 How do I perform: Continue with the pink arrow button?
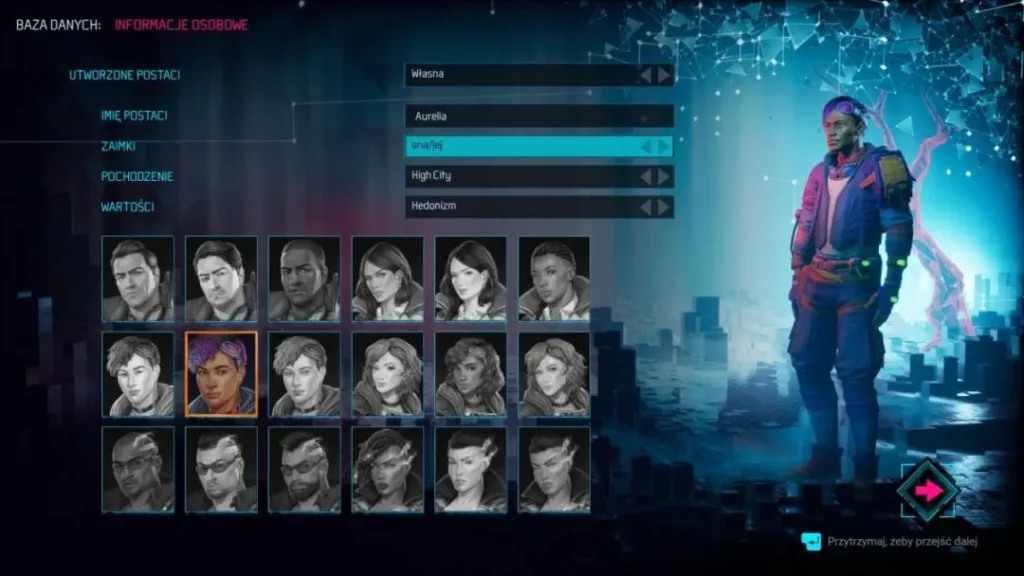click(x=927, y=490)
